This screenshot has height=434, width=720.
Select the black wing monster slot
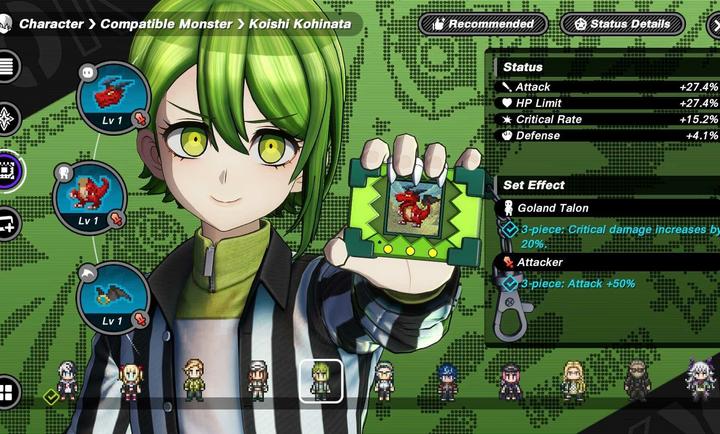113,296
